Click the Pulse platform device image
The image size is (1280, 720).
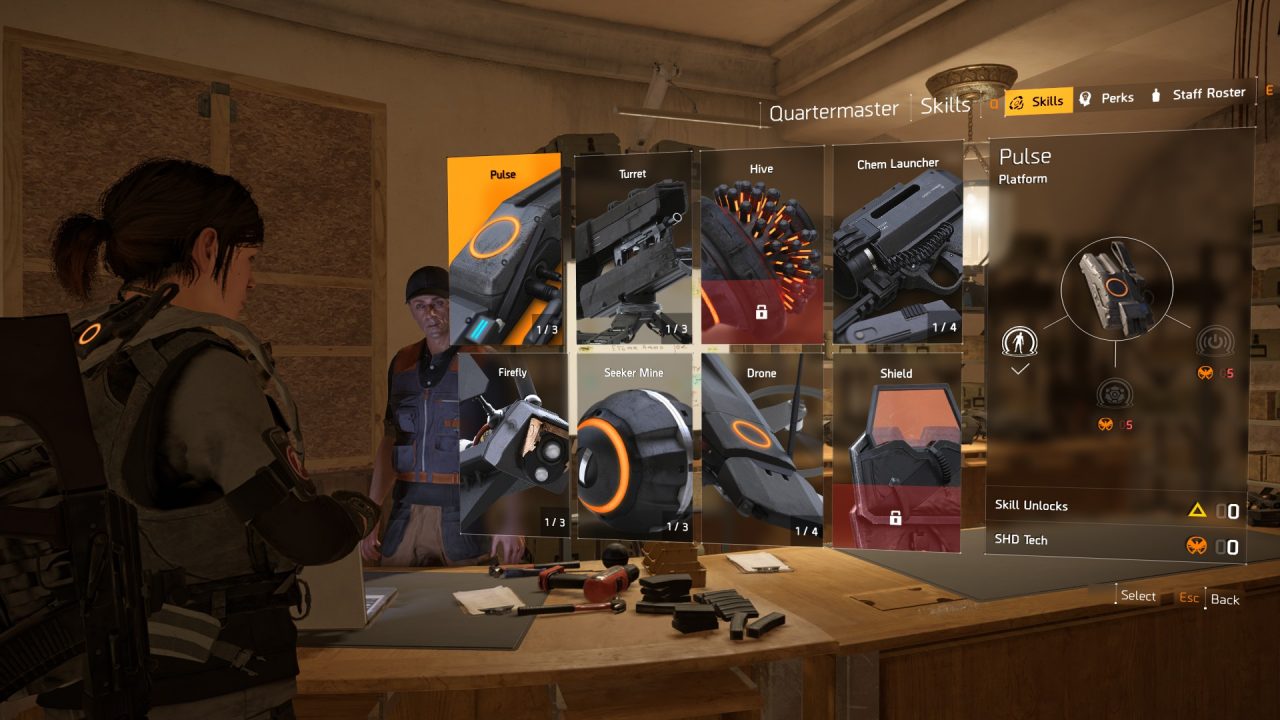pos(1116,291)
